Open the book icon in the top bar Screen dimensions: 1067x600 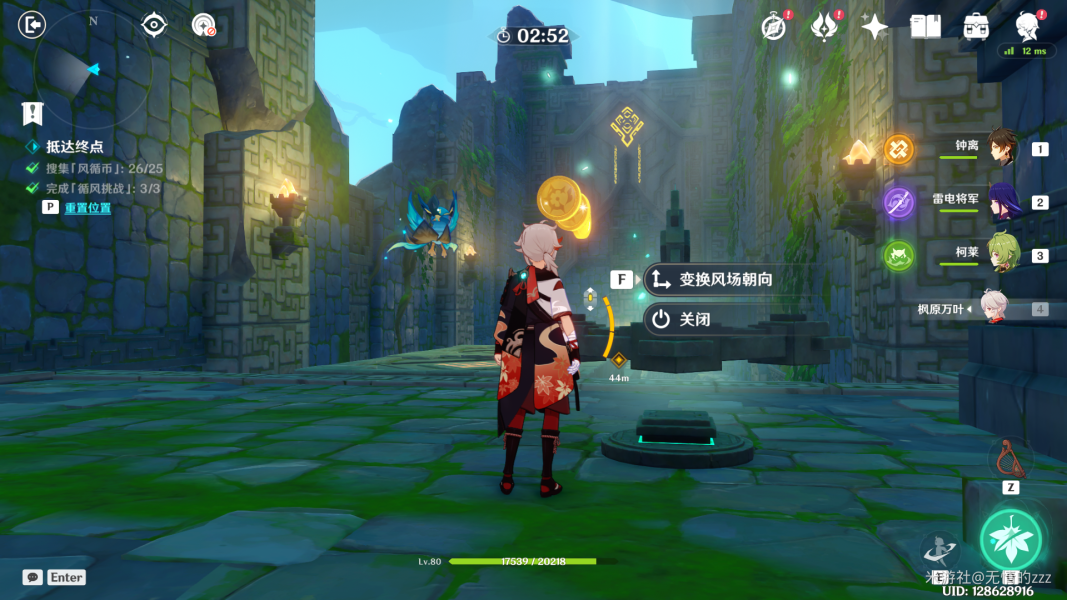[x=925, y=27]
